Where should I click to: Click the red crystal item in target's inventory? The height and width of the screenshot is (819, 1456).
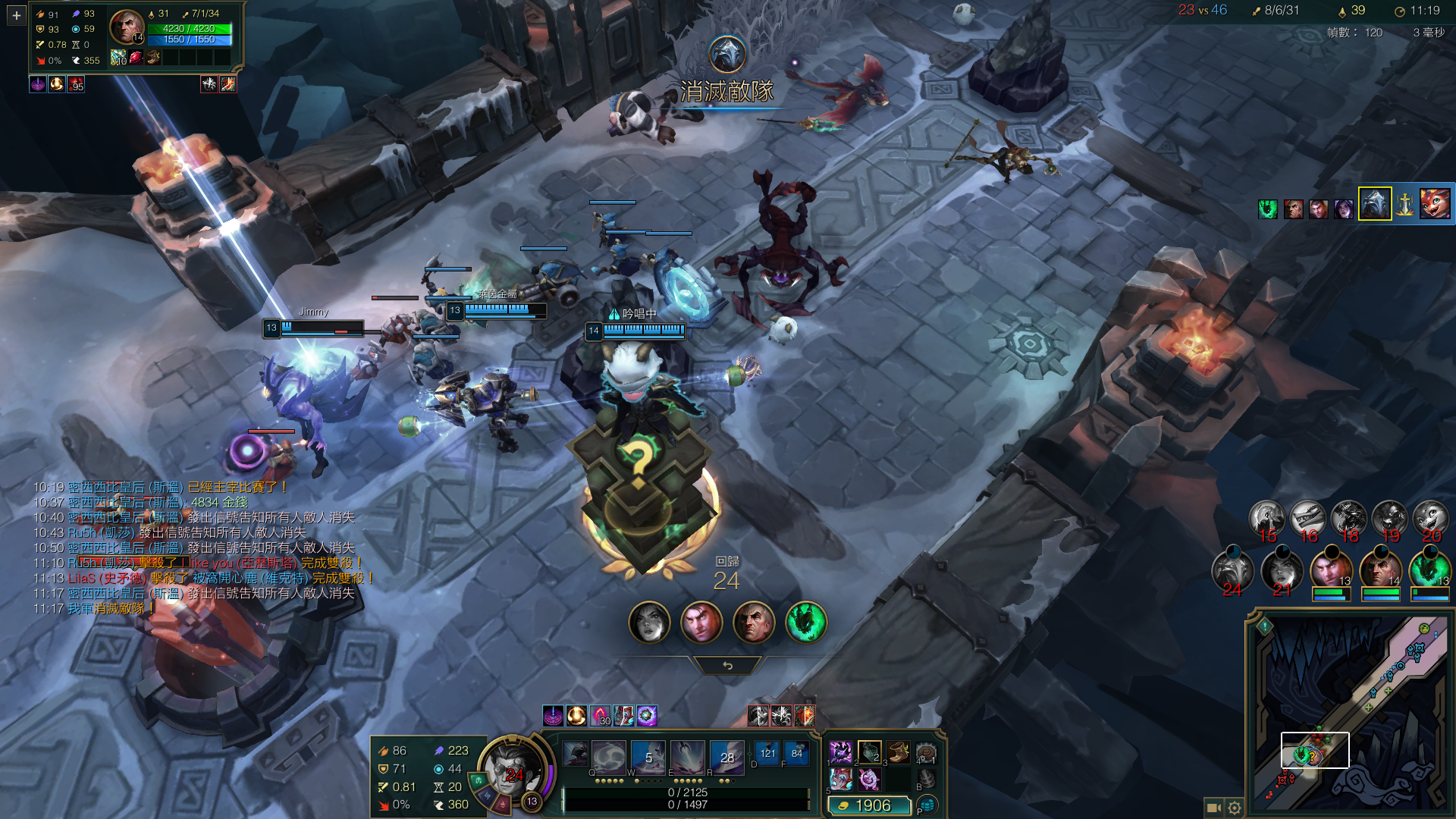[136, 57]
